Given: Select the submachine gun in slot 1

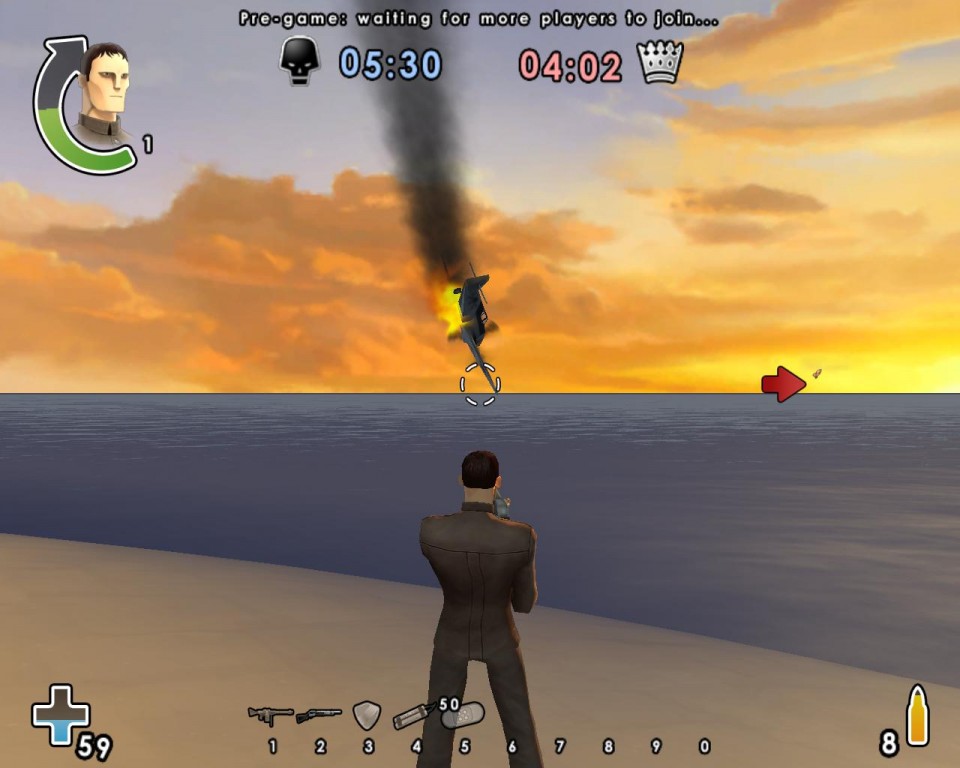Looking at the screenshot, I should pos(270,716).
